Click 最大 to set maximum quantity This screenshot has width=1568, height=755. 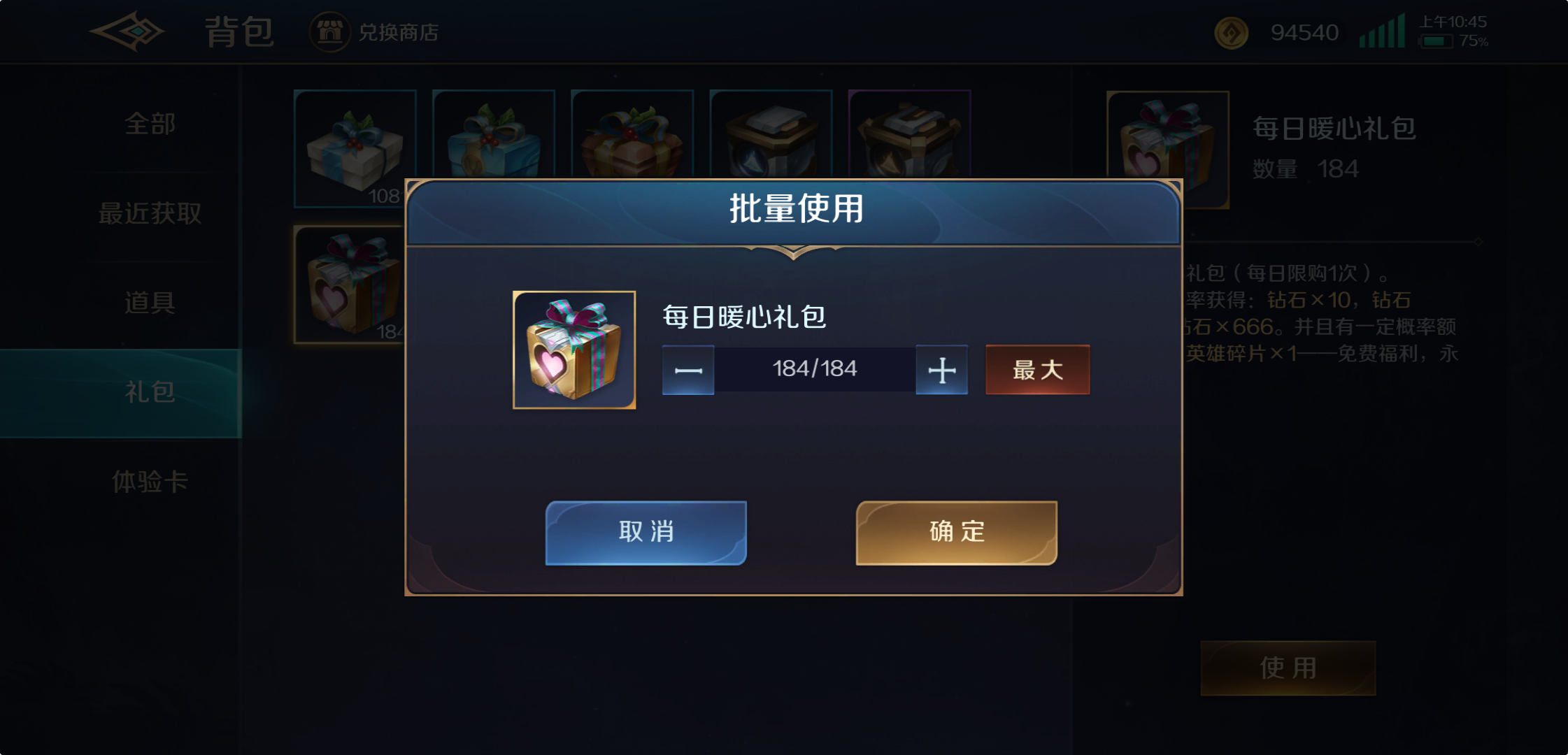(x=1037, y=371)
